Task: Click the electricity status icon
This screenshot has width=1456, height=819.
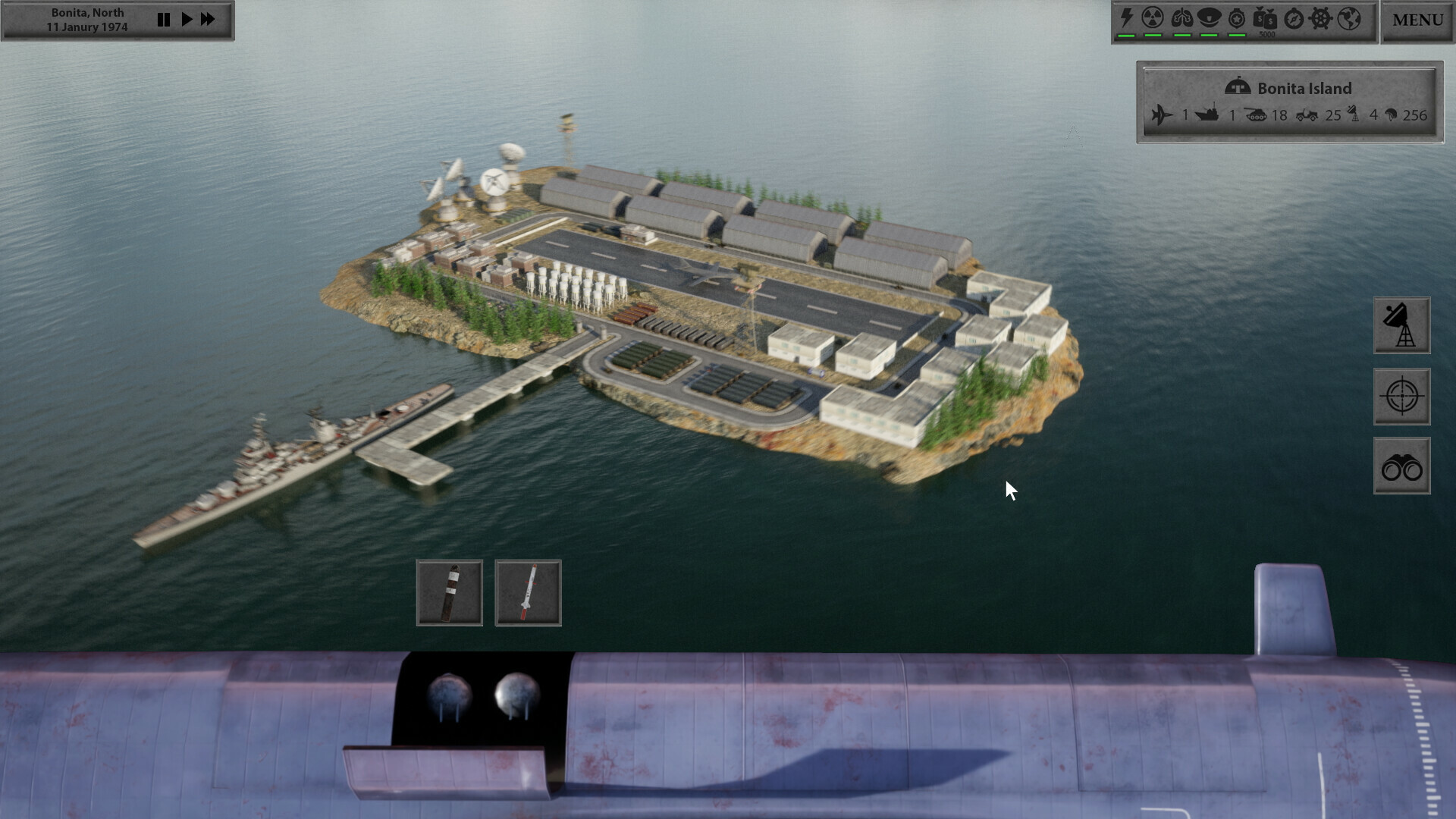Action: [1125, 17]
